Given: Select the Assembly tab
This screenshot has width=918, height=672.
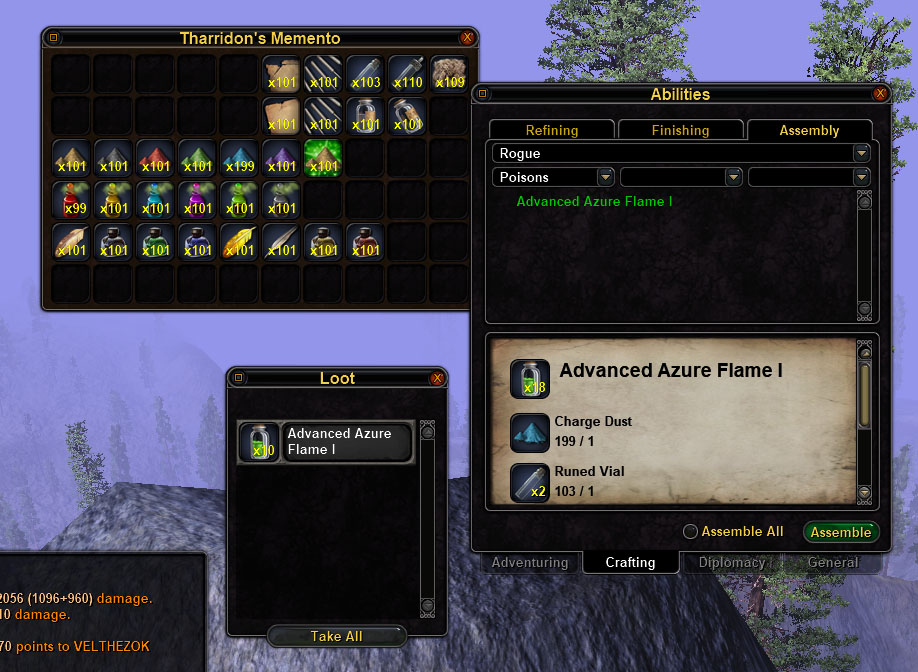Looking at the screenshot, I should point(809,130).
